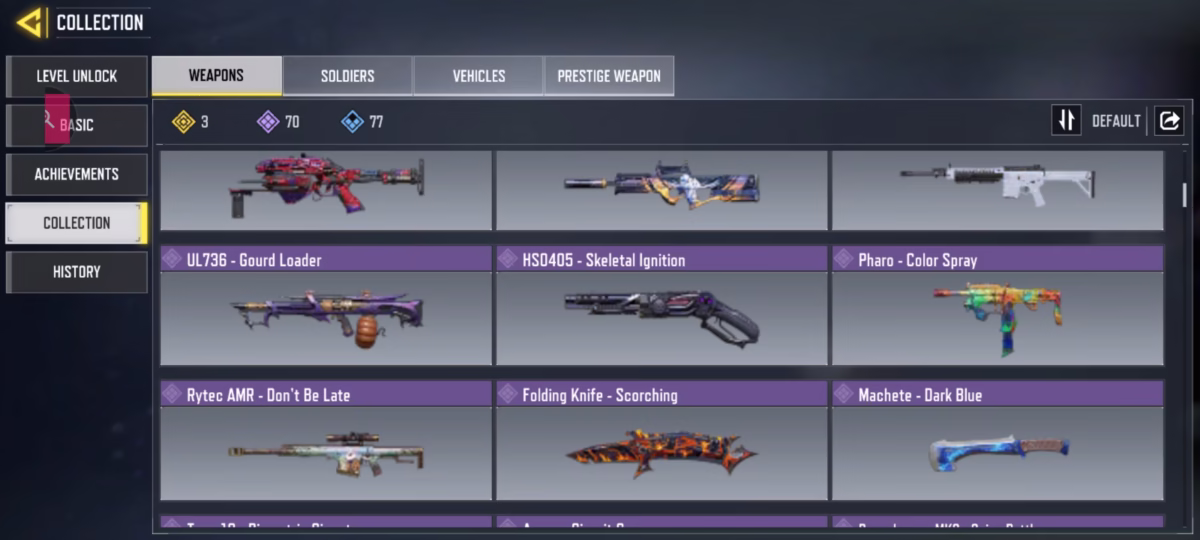Filter by blue rare rarity icon
The image size is (1200, 540).
[352, 122]
